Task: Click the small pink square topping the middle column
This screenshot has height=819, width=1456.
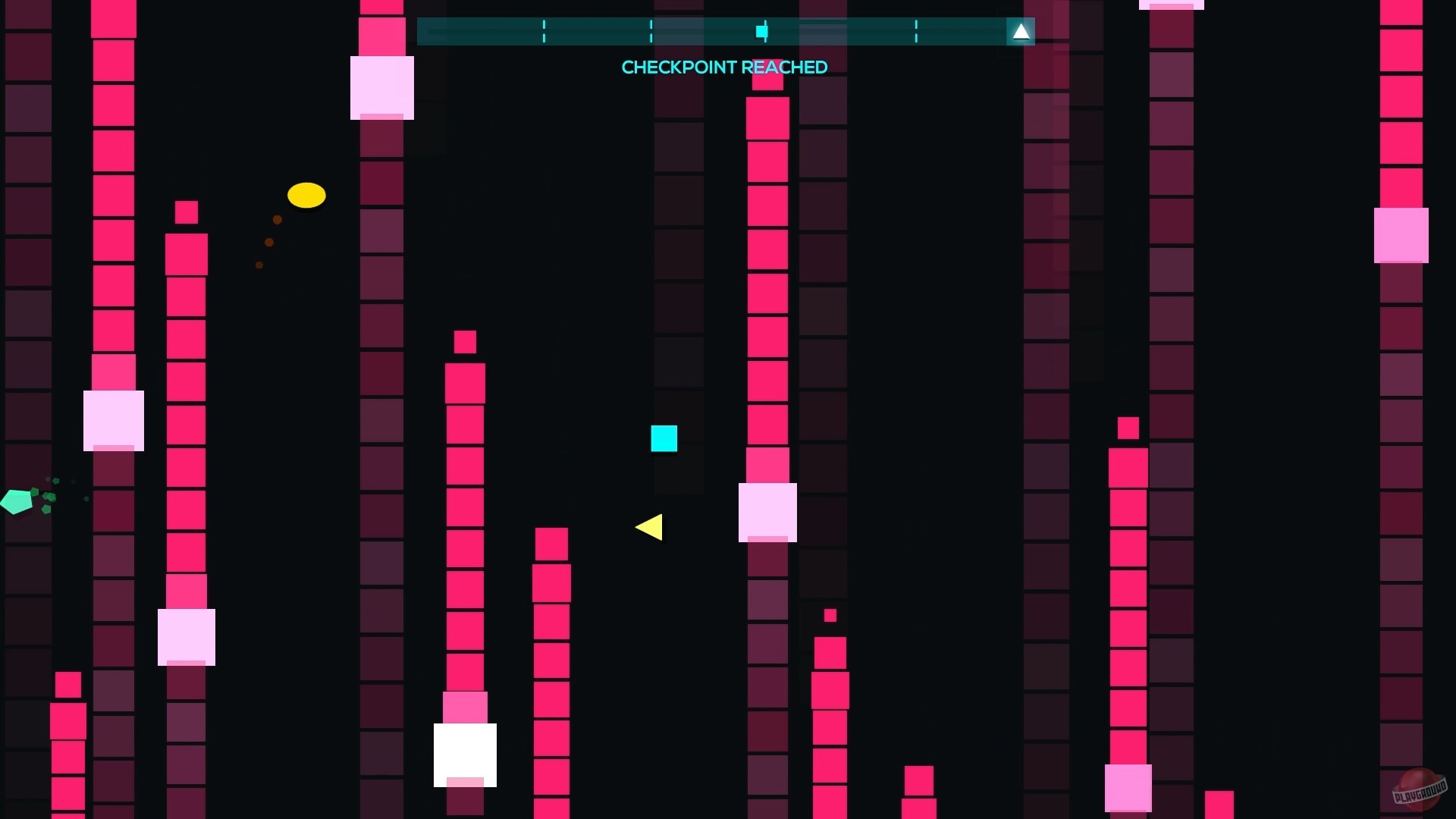Action: pos(465,342)
